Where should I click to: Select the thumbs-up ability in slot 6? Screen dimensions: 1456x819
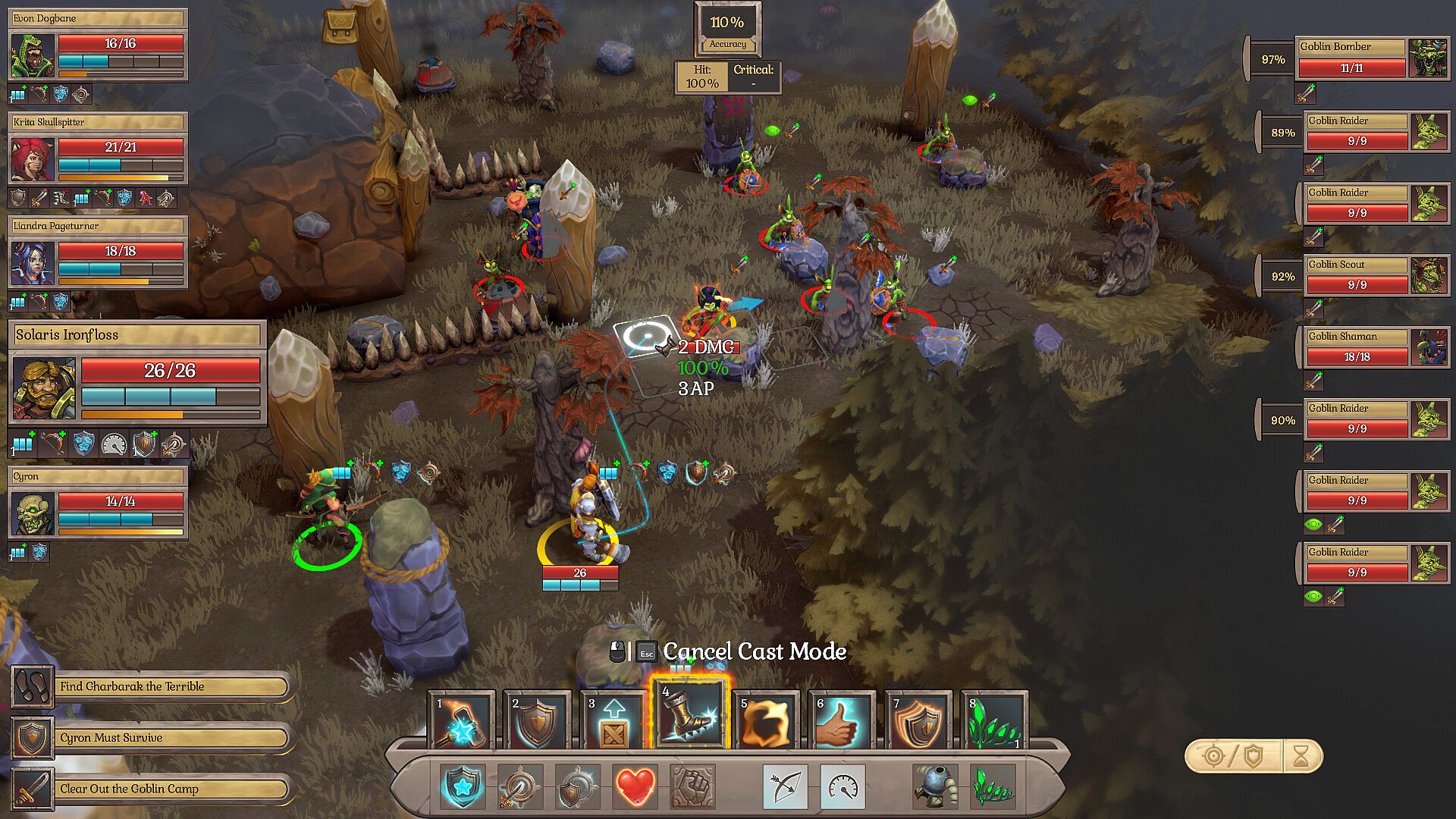pos(842,720)
